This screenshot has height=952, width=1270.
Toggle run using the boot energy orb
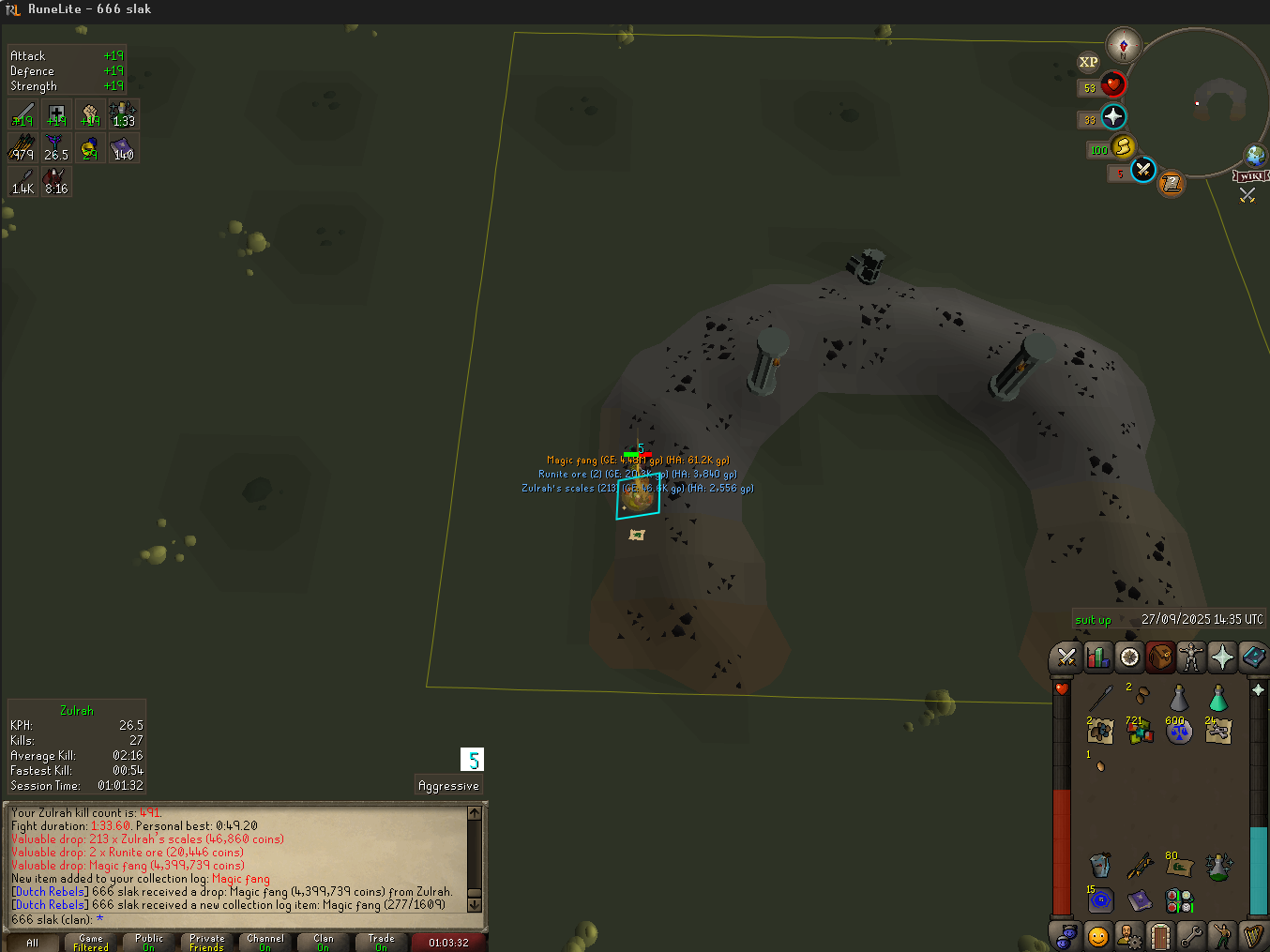(1123, 147)
